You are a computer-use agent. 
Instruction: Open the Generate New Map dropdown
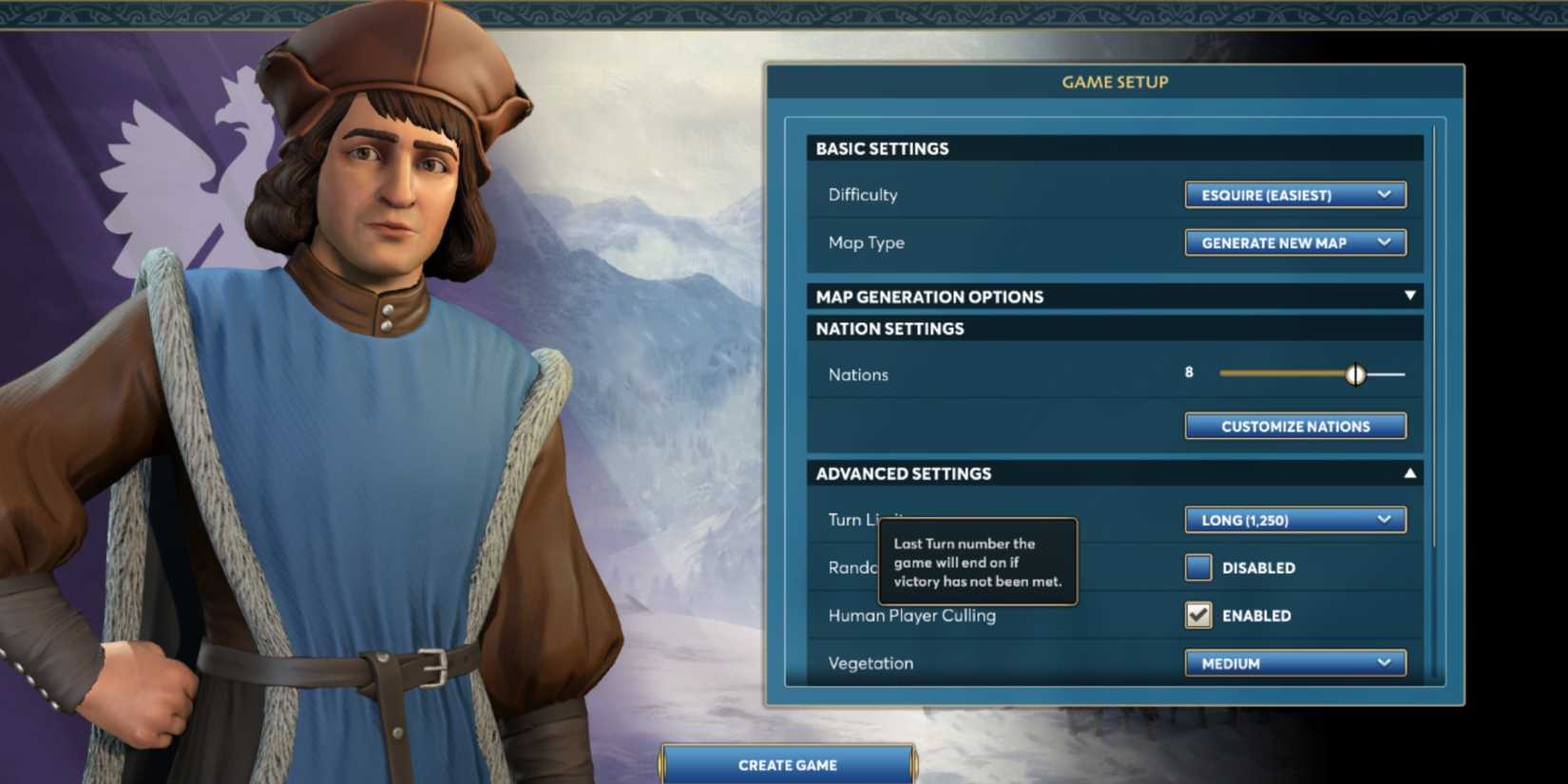point(1294,242)
